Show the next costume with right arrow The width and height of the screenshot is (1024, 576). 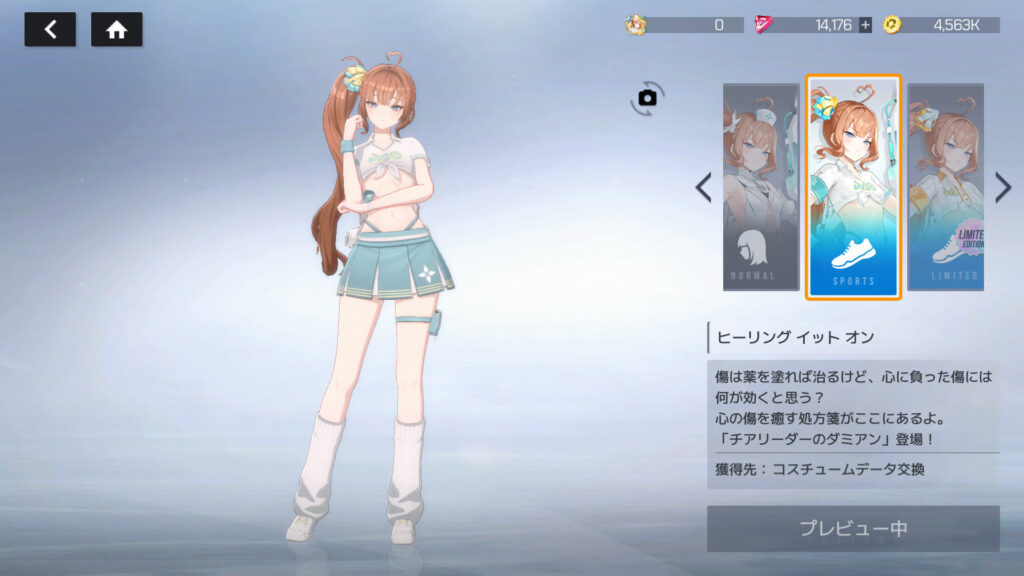(x=1003, y=187)
